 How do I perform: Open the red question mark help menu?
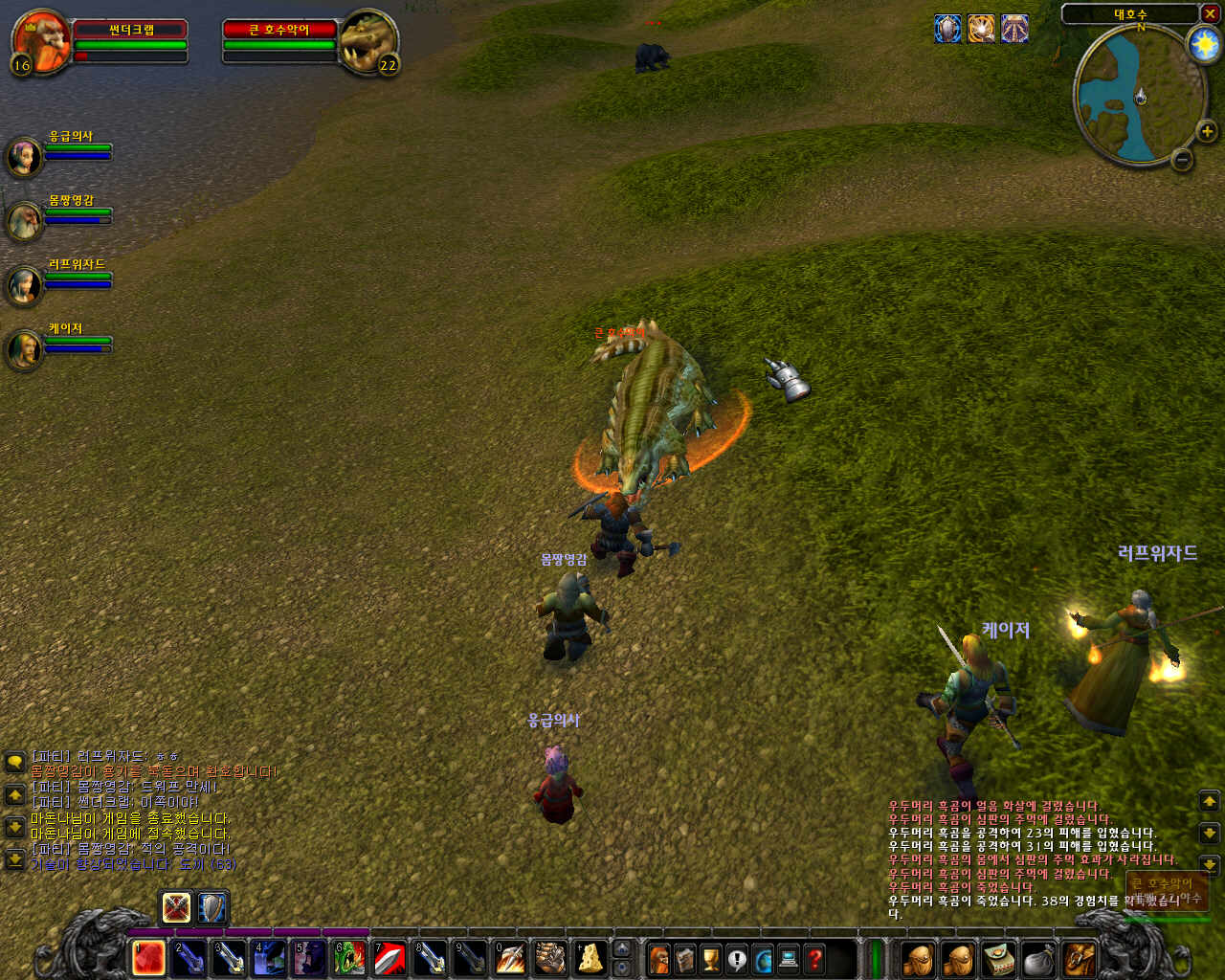(x=814, y=958)
